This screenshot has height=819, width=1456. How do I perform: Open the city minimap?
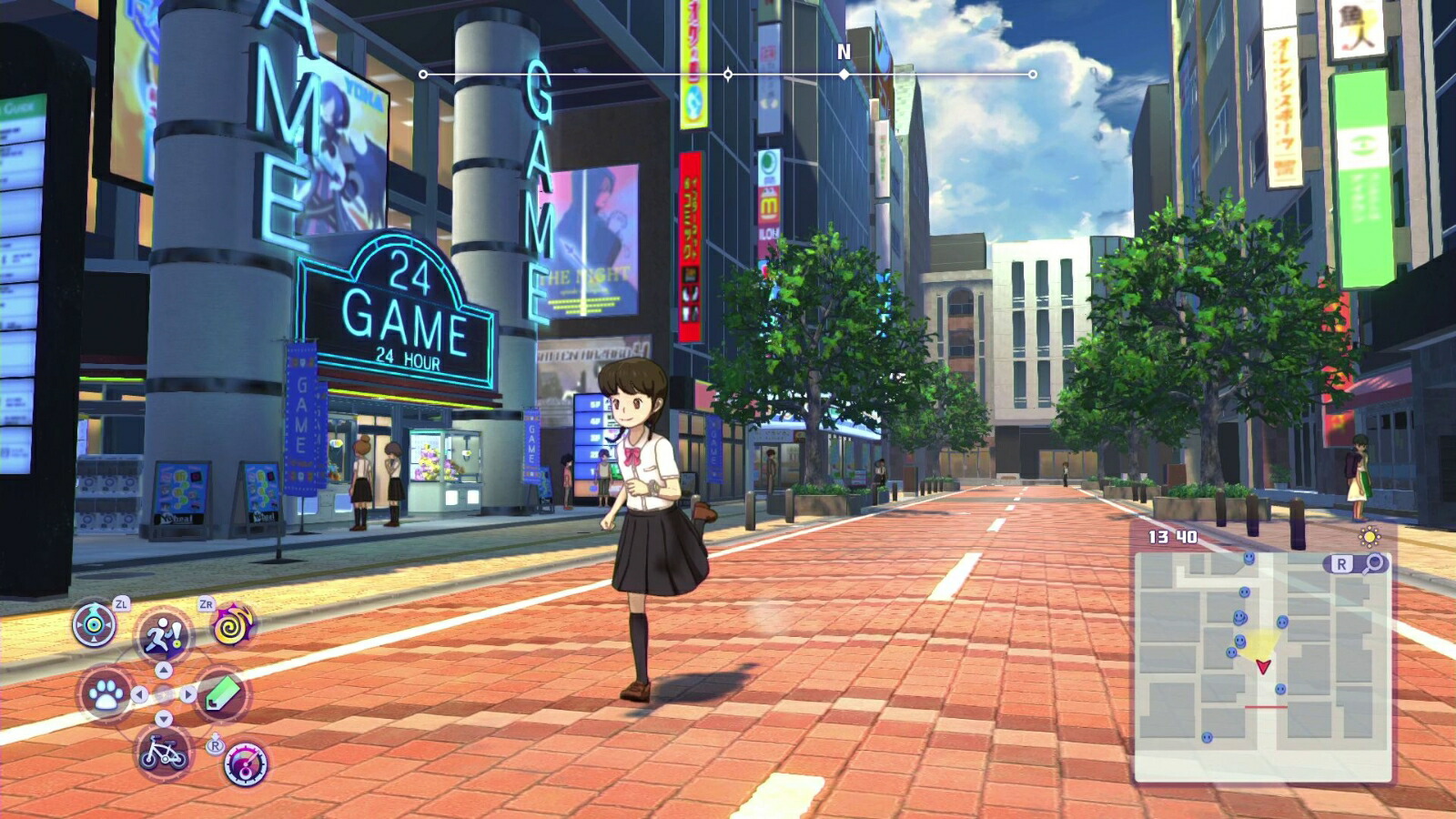pos(1262,664)
